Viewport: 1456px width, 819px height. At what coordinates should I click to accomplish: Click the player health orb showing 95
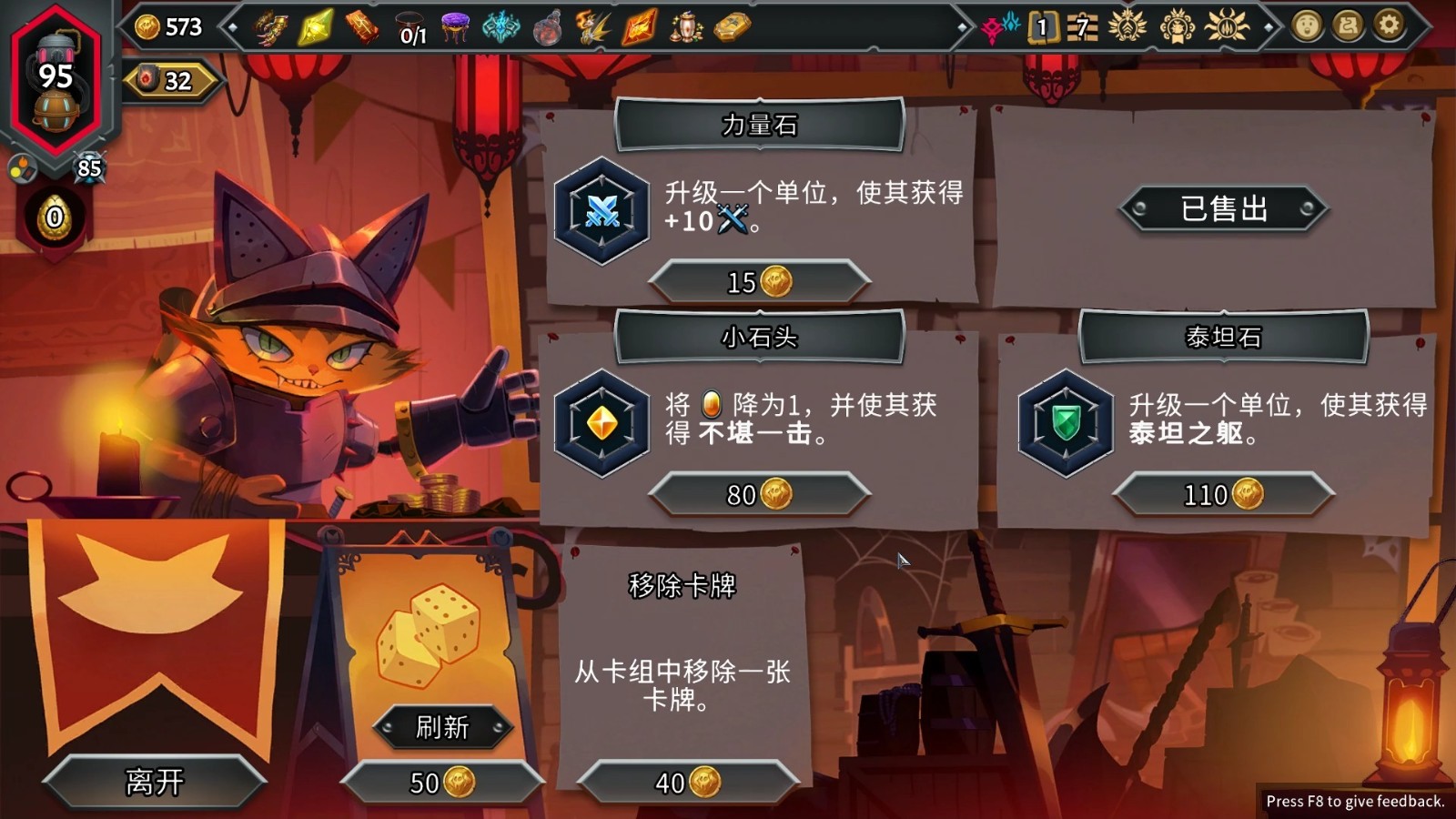tap(56, 77)
